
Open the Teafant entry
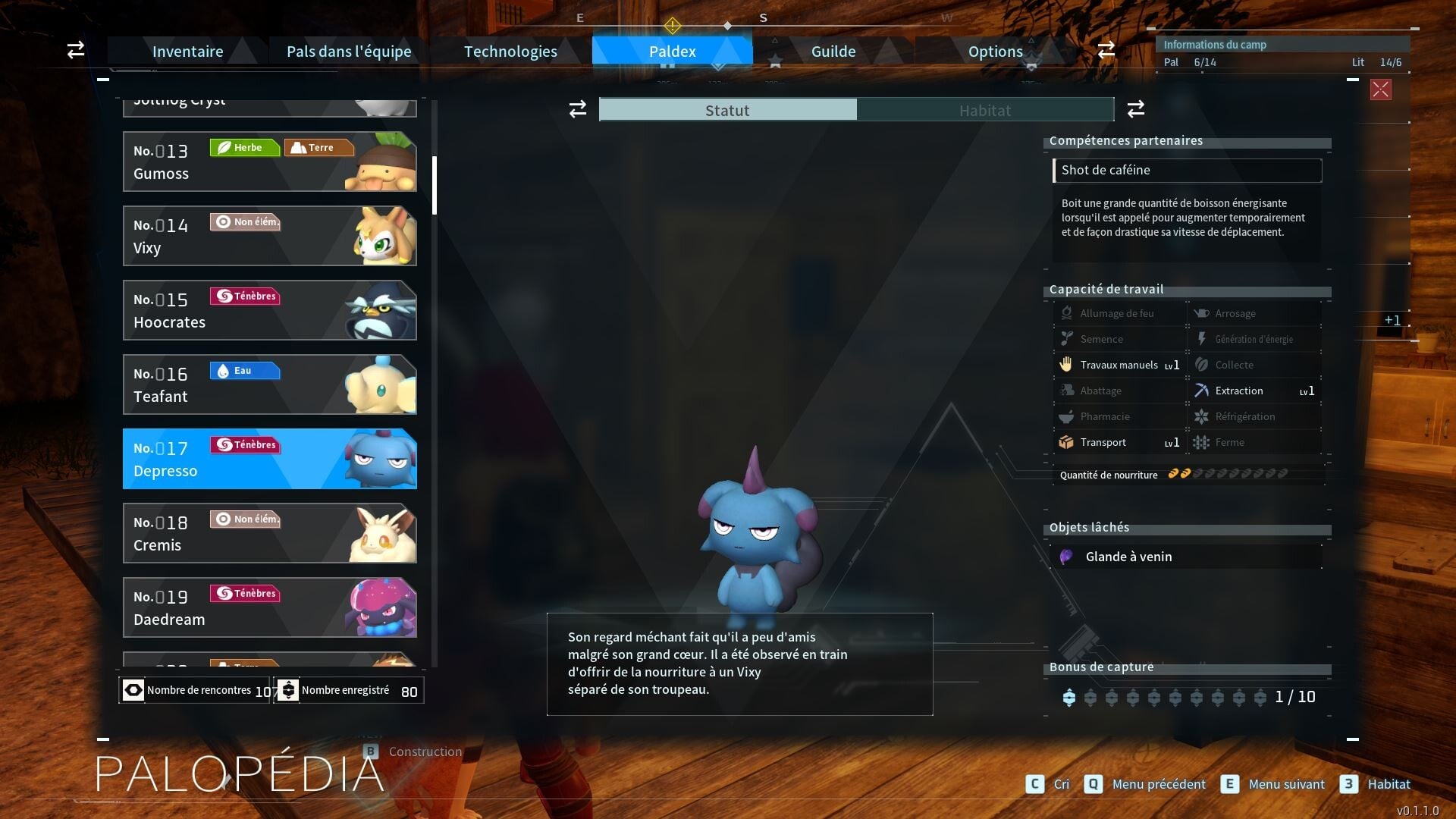click(269, 384)
